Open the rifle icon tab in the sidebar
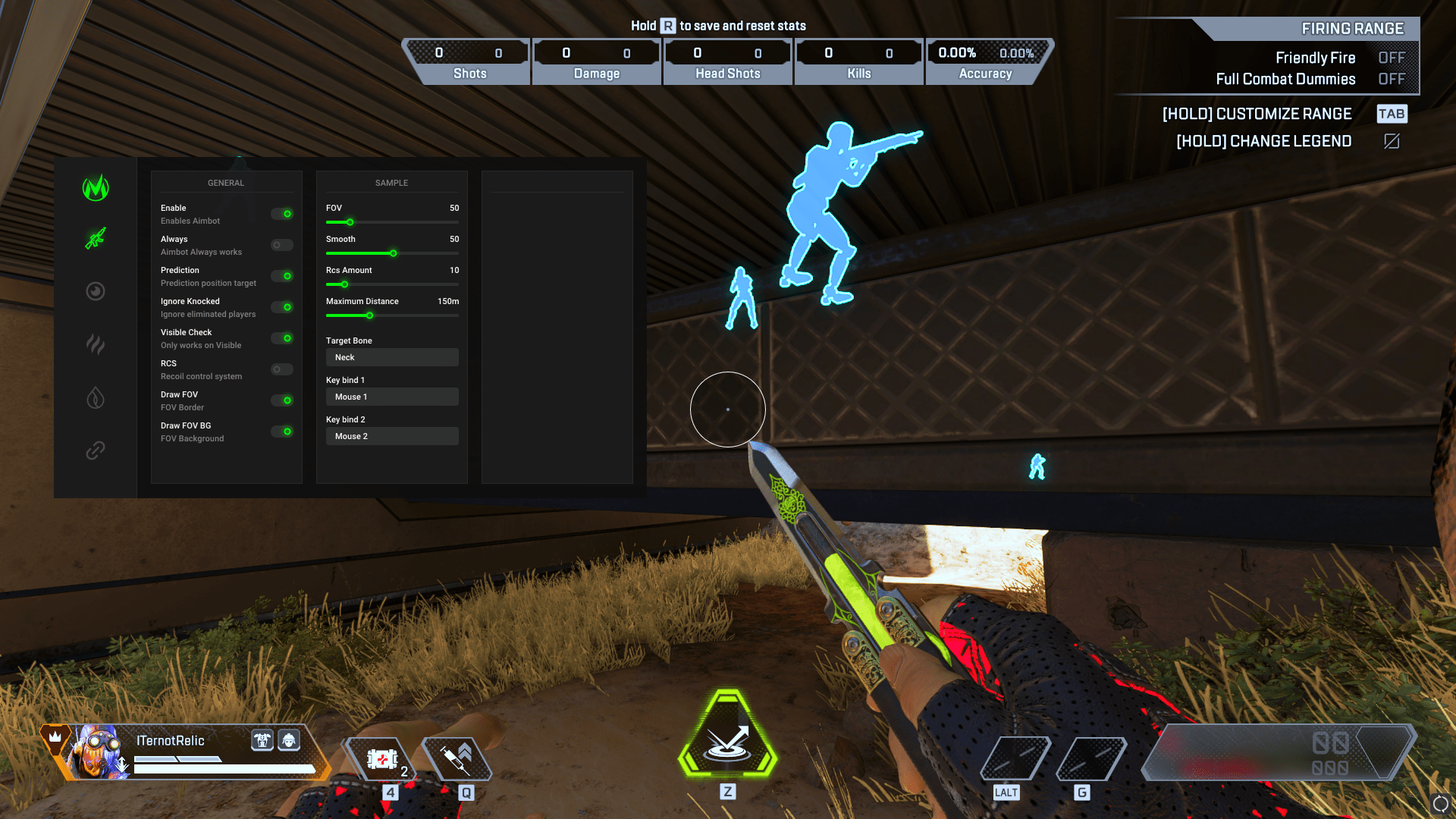The height and width of the screenshot is (819, 1456). click(x=96, y=239)
